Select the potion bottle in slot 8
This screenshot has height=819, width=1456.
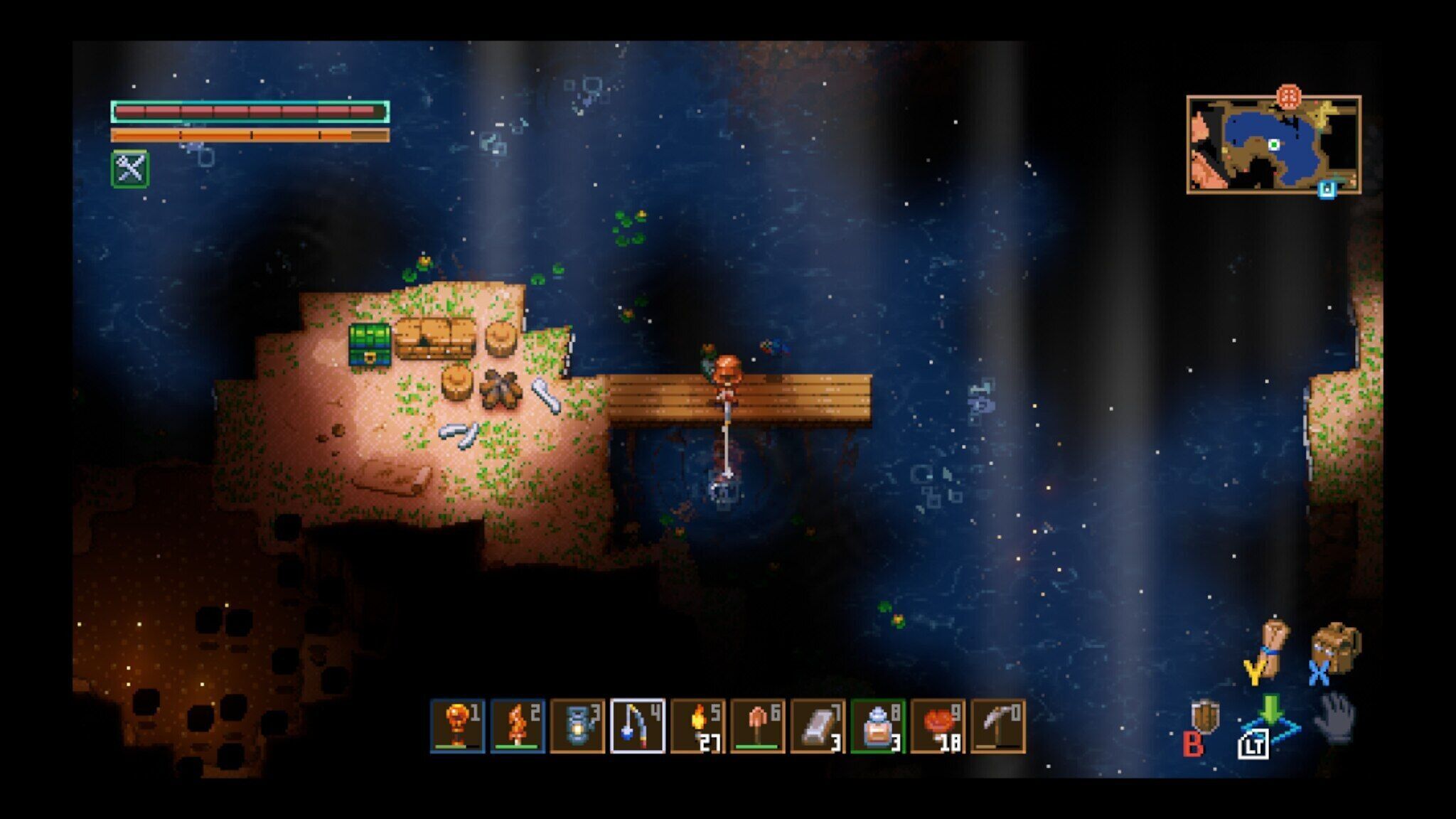pyautogui.click(x=878, y=725)
